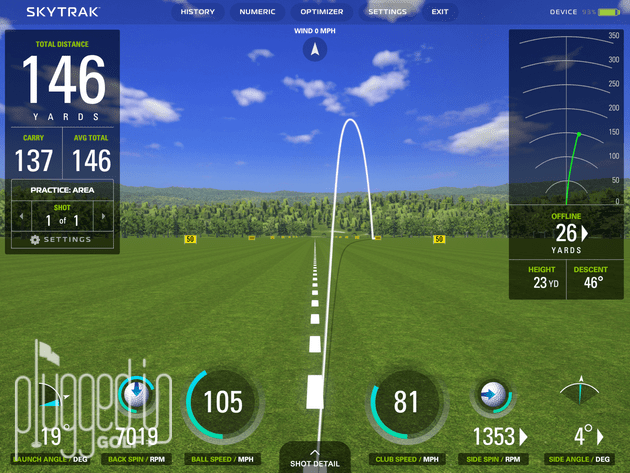
Task: Check the device battery indicator
Action: [x=609, y=12]
